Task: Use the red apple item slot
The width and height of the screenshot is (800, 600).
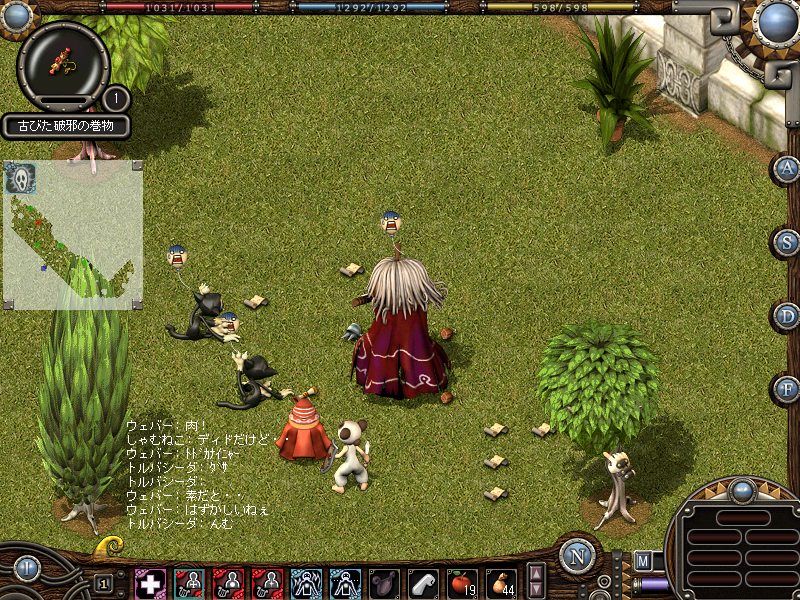Action: (x=461, y=583)
